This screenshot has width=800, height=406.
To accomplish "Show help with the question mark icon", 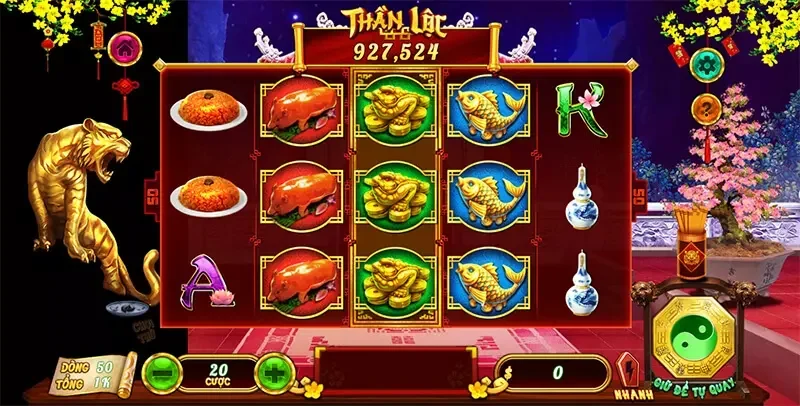I will [x=706, y=108].
